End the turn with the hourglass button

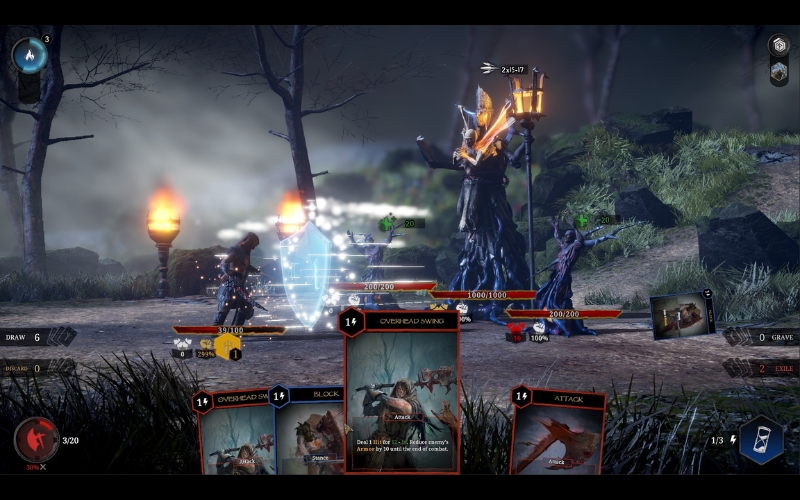pos(760,441)
